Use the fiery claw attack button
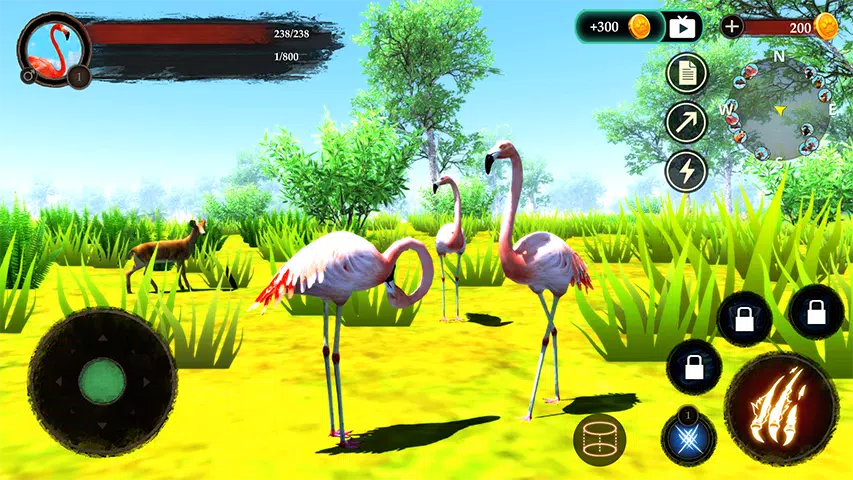853x480 pixels. (x=781, y=410)
